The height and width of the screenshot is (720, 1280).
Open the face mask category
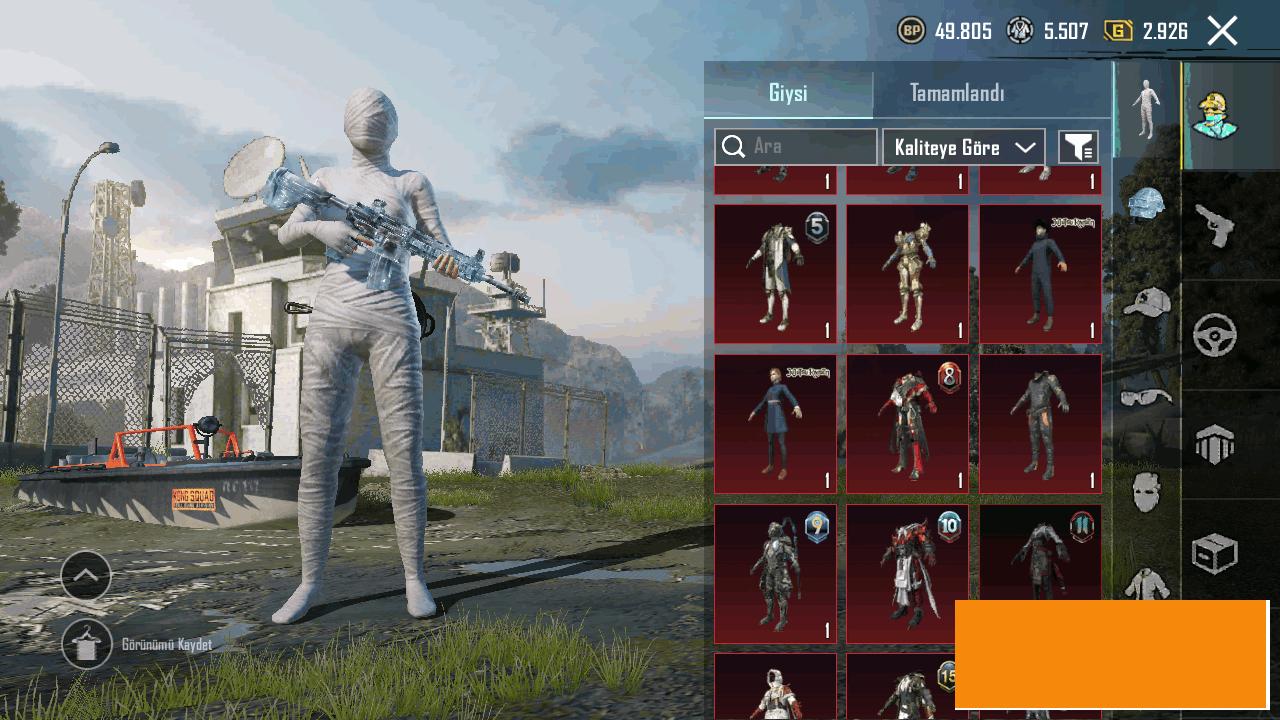[1146, 493]
